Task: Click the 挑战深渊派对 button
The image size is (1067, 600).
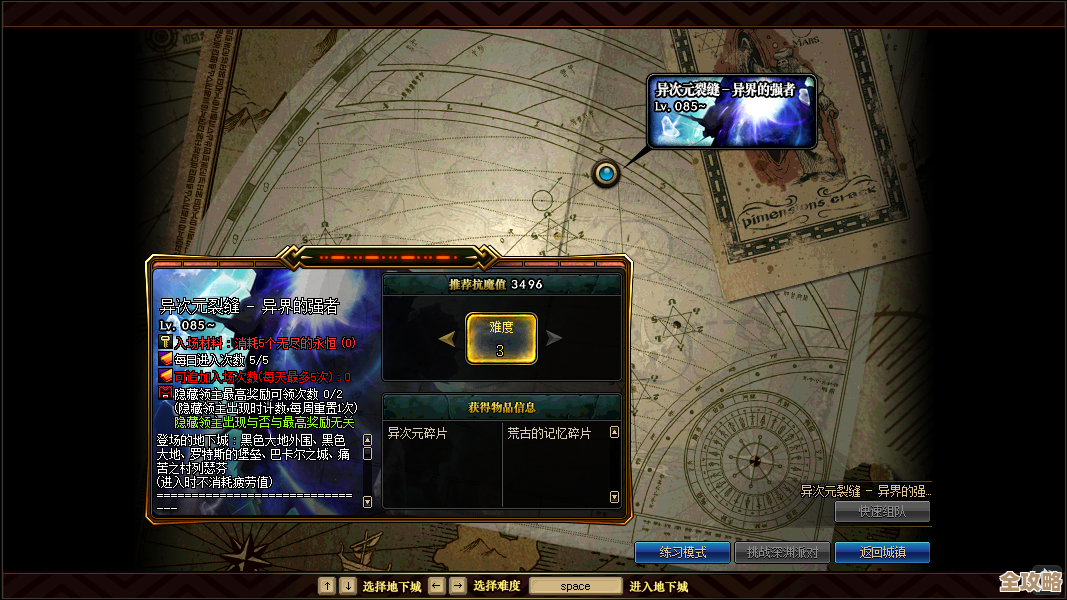Action: [x=782, y=552]
